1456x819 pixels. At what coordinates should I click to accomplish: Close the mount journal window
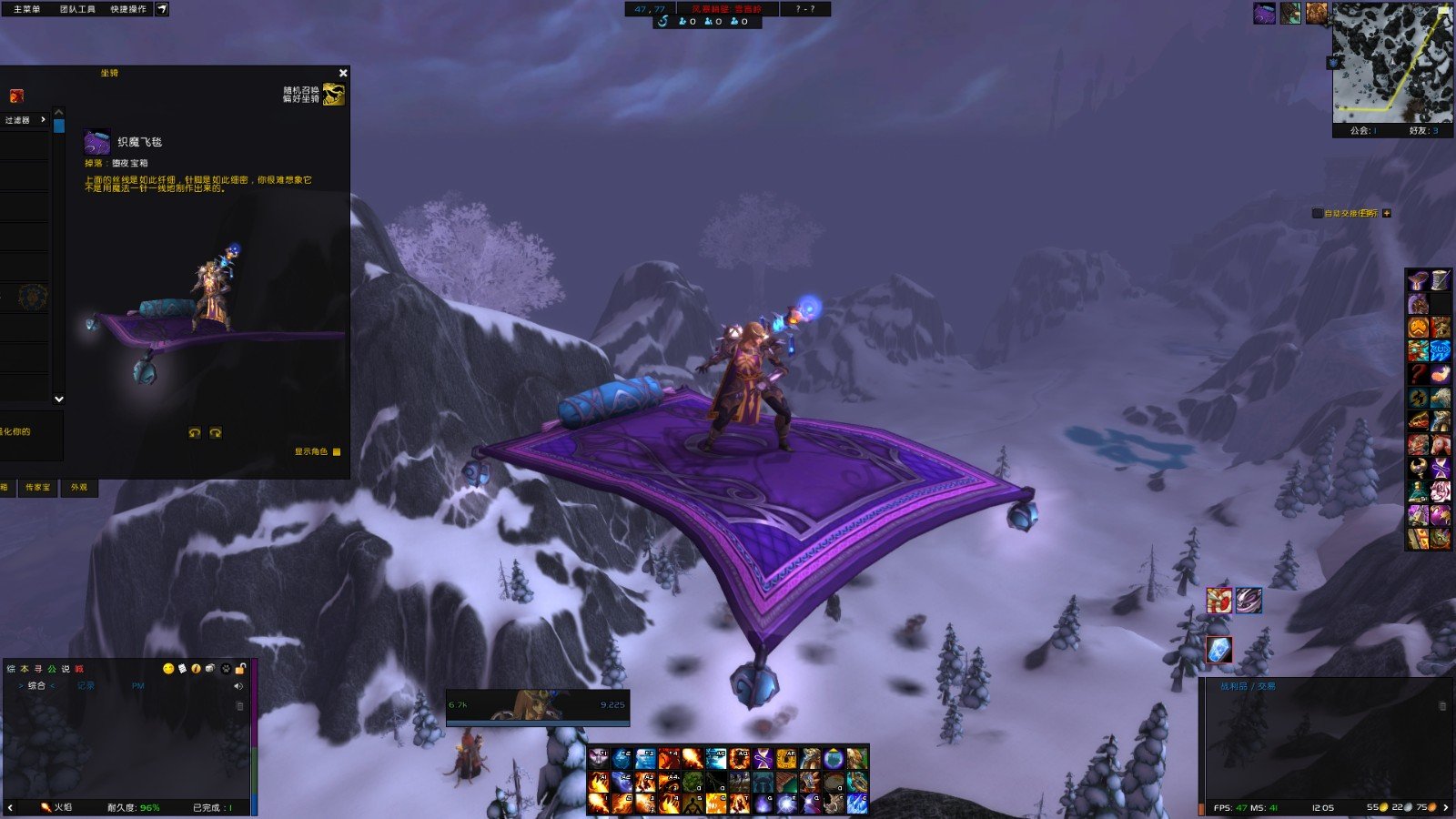pos(343,73)
